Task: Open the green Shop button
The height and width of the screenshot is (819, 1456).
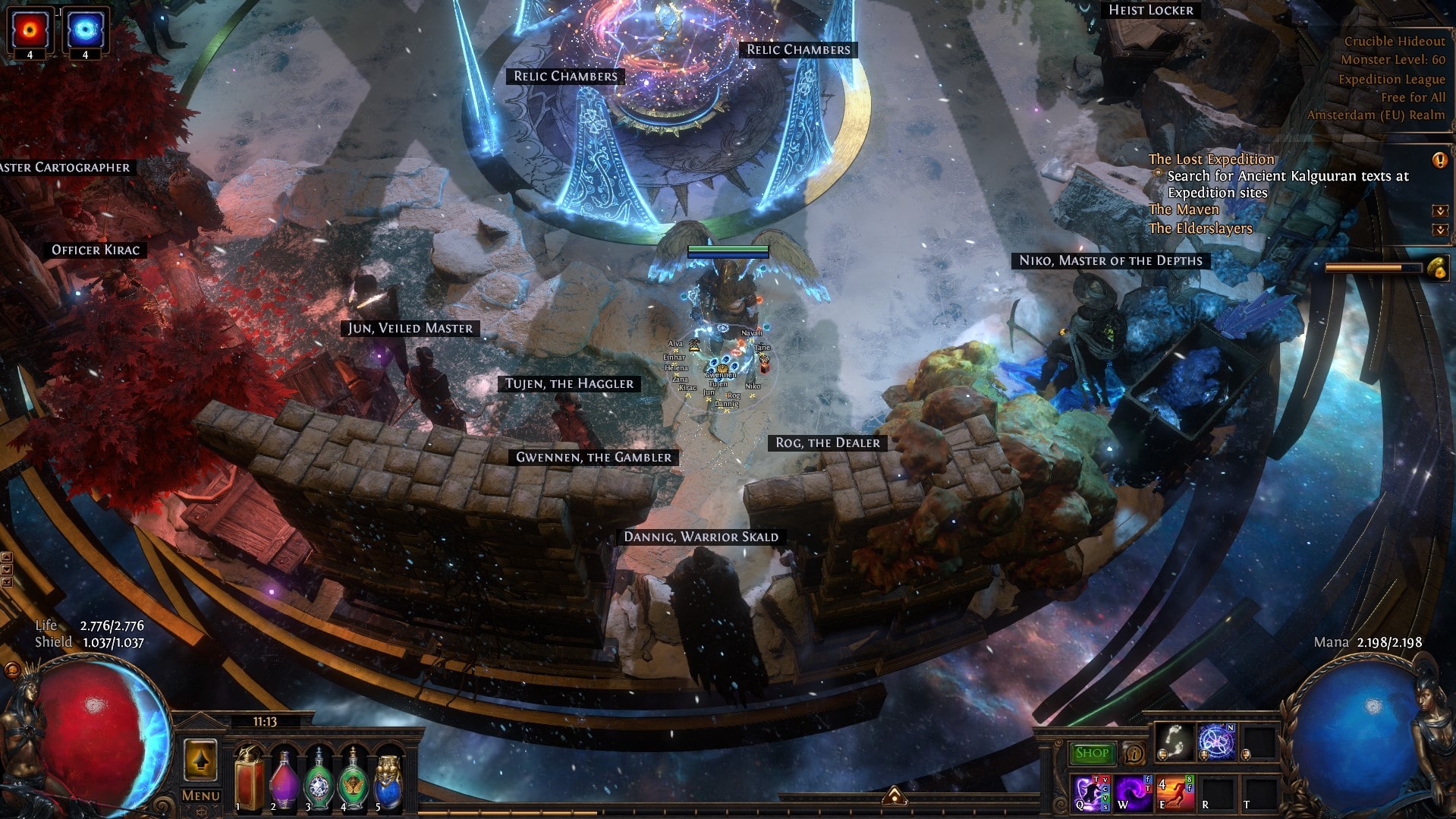Action: (x=1092, y=753)
